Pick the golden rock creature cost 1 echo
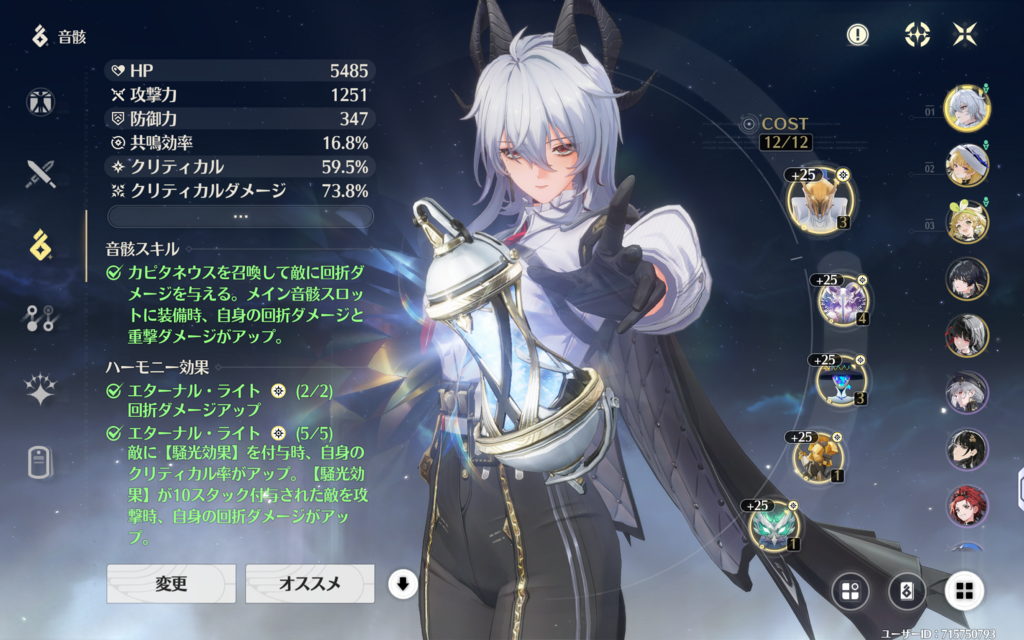The width and height of the screenshot is (1024, 640). pyautogui.click(x=819, y=458)
